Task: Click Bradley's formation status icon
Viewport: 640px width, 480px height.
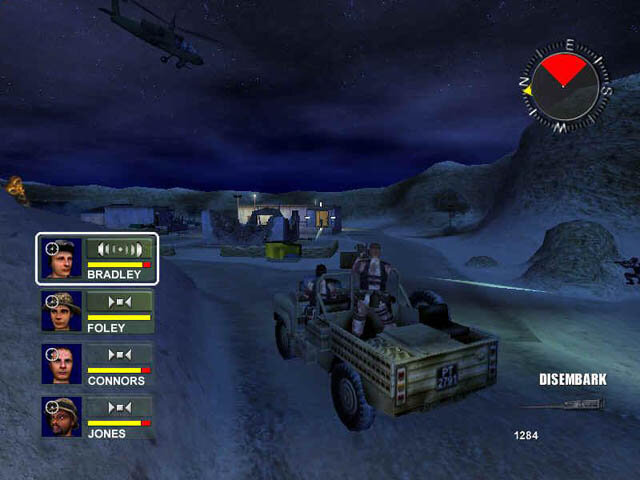Action: coord(119,248)
